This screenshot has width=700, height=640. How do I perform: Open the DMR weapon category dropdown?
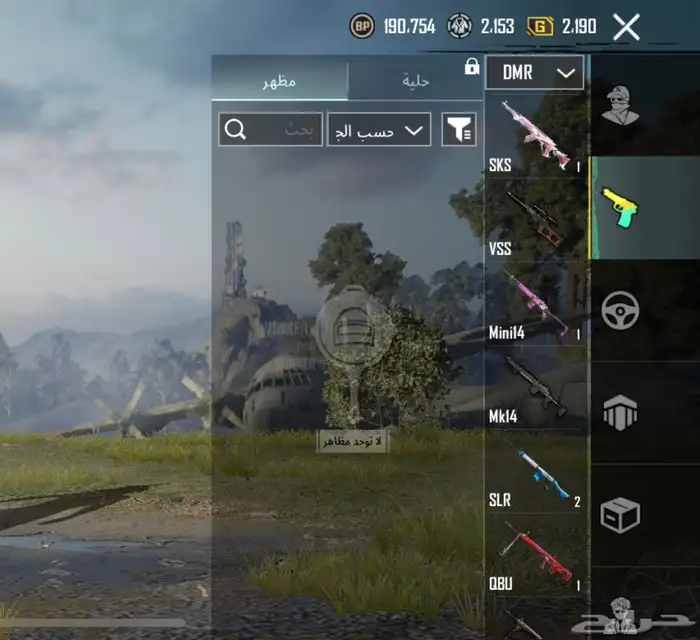pyautogui.click(x=534, y=73)
